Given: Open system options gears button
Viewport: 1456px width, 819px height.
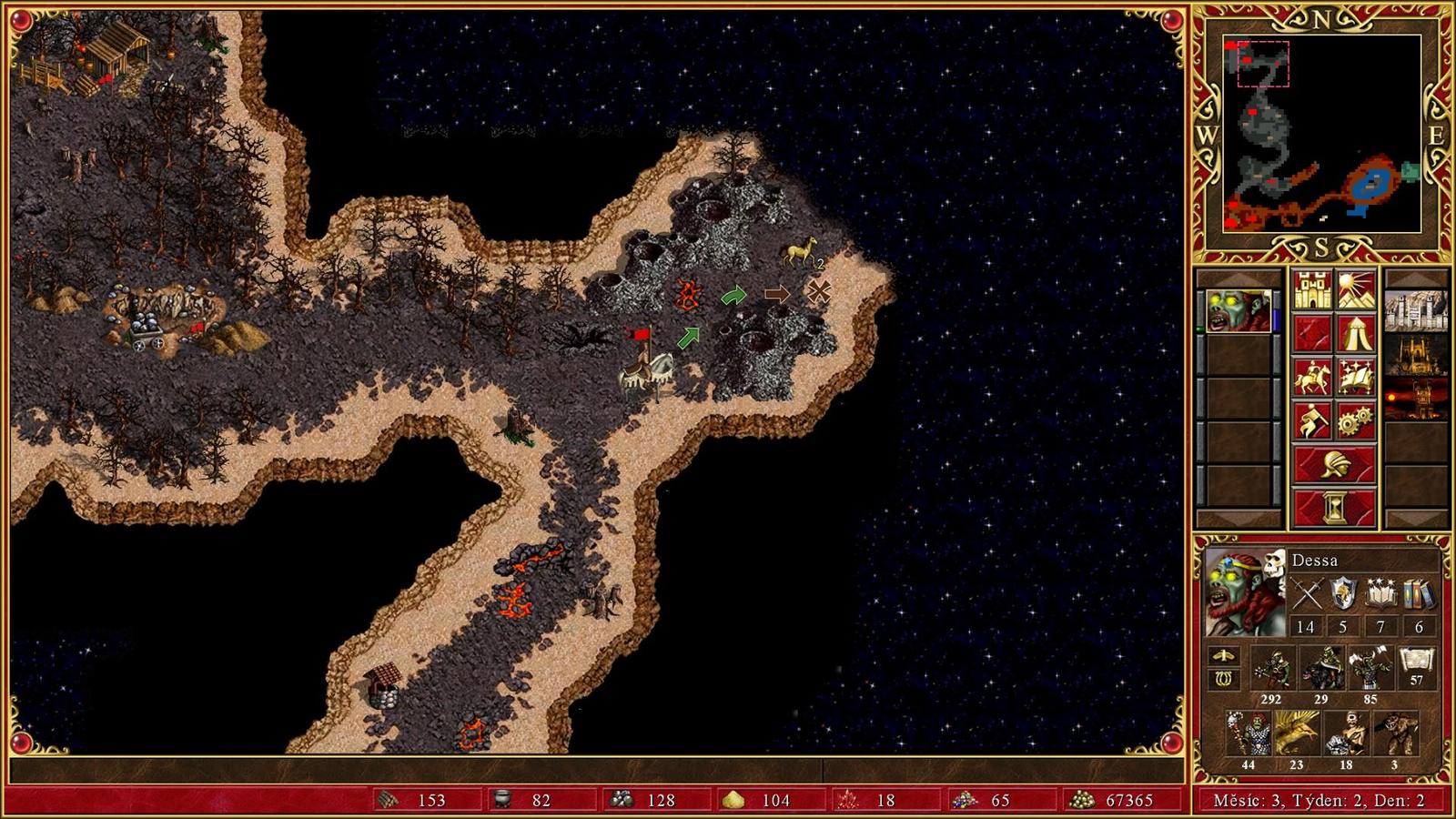Looking at the screenshot, I should [x=1355, y=420].
